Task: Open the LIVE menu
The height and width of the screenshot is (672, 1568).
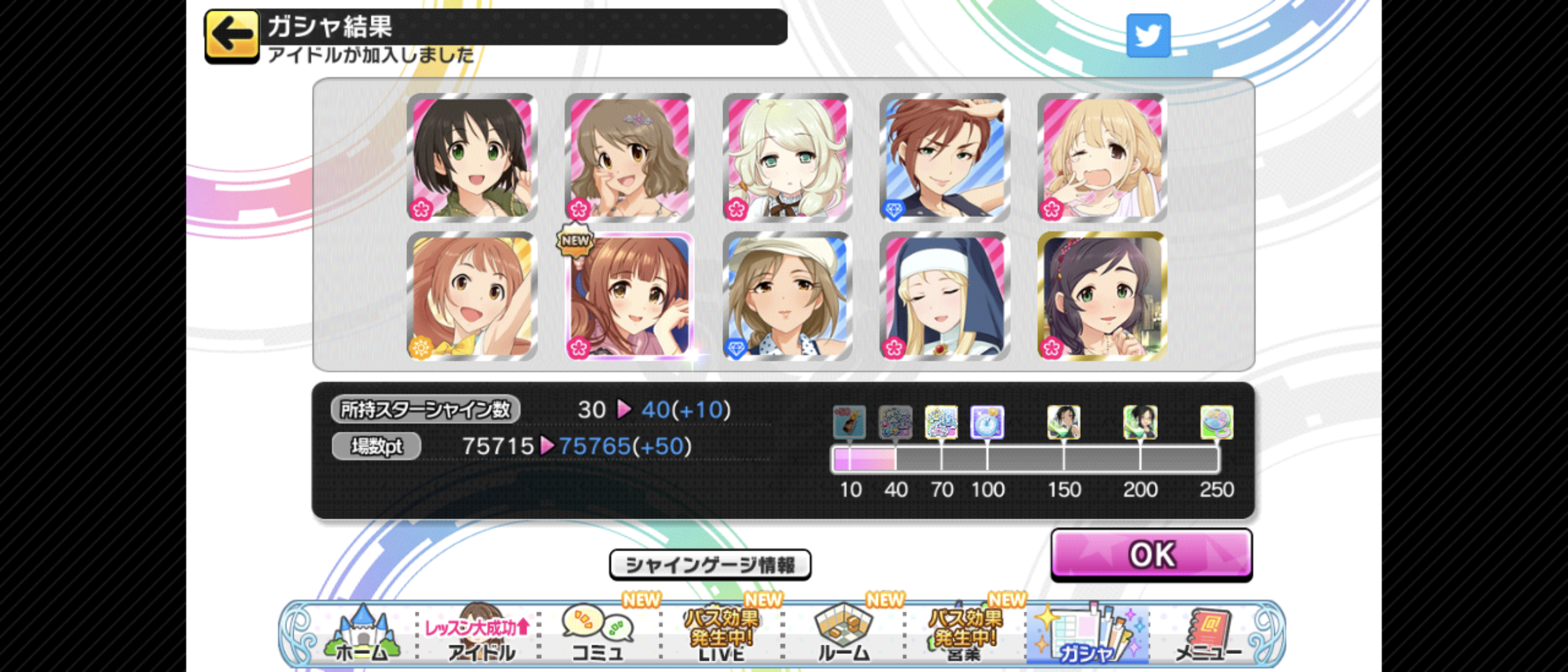Action: pos(721,635)
